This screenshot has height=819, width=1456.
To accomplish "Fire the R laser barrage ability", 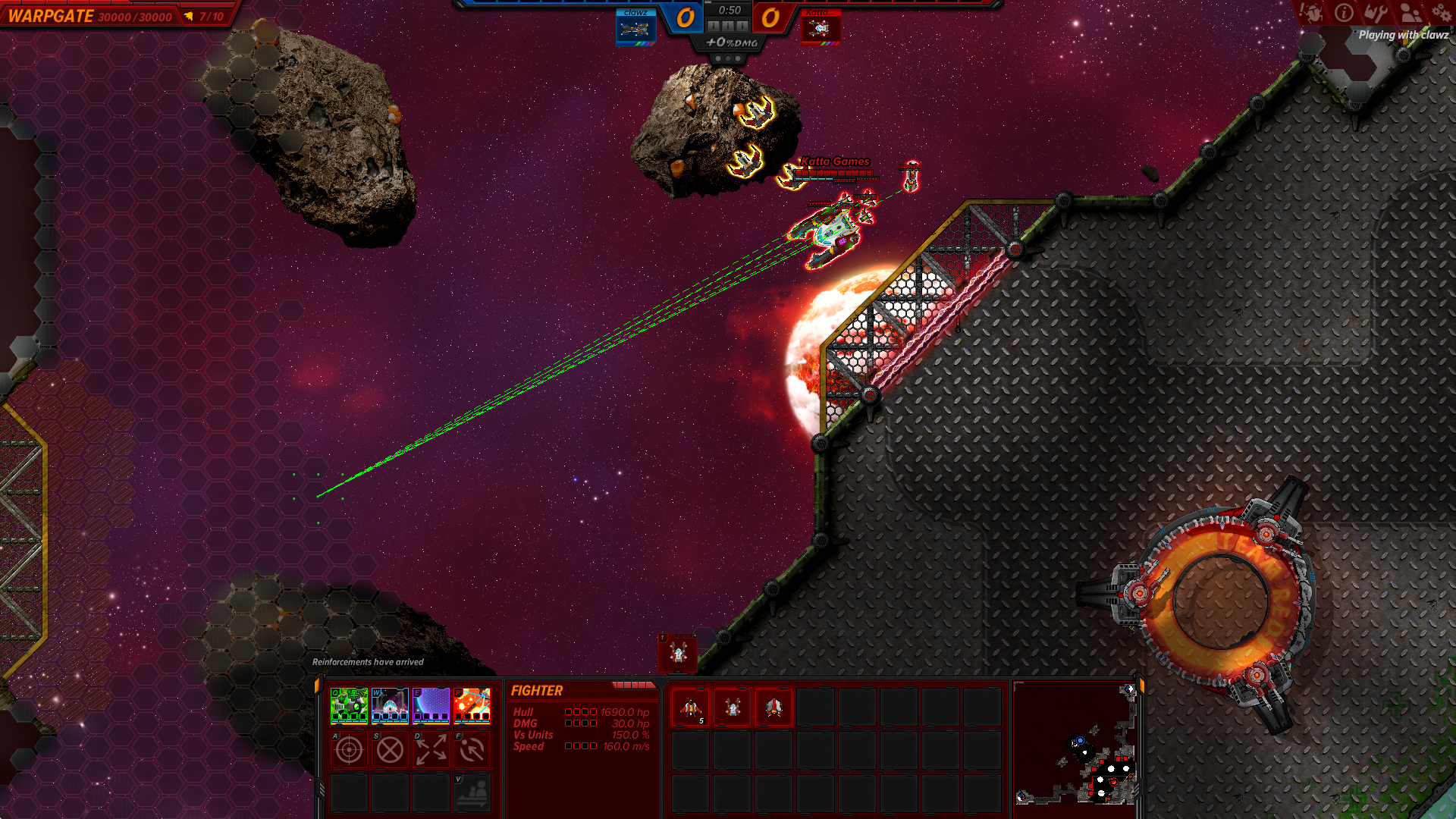I will [x=472, y=705].
